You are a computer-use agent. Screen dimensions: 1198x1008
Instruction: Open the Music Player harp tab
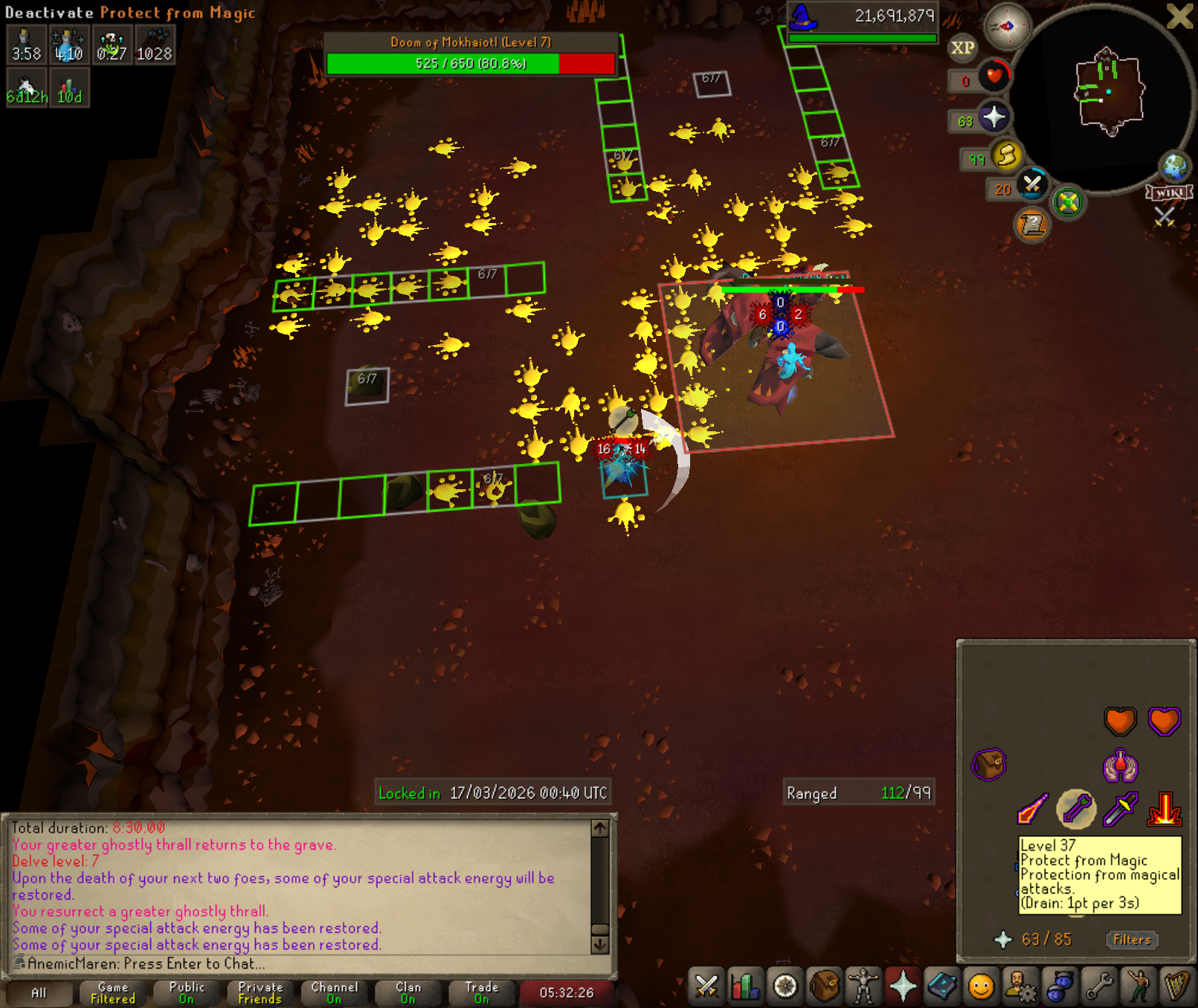[x=1177, y=987]
